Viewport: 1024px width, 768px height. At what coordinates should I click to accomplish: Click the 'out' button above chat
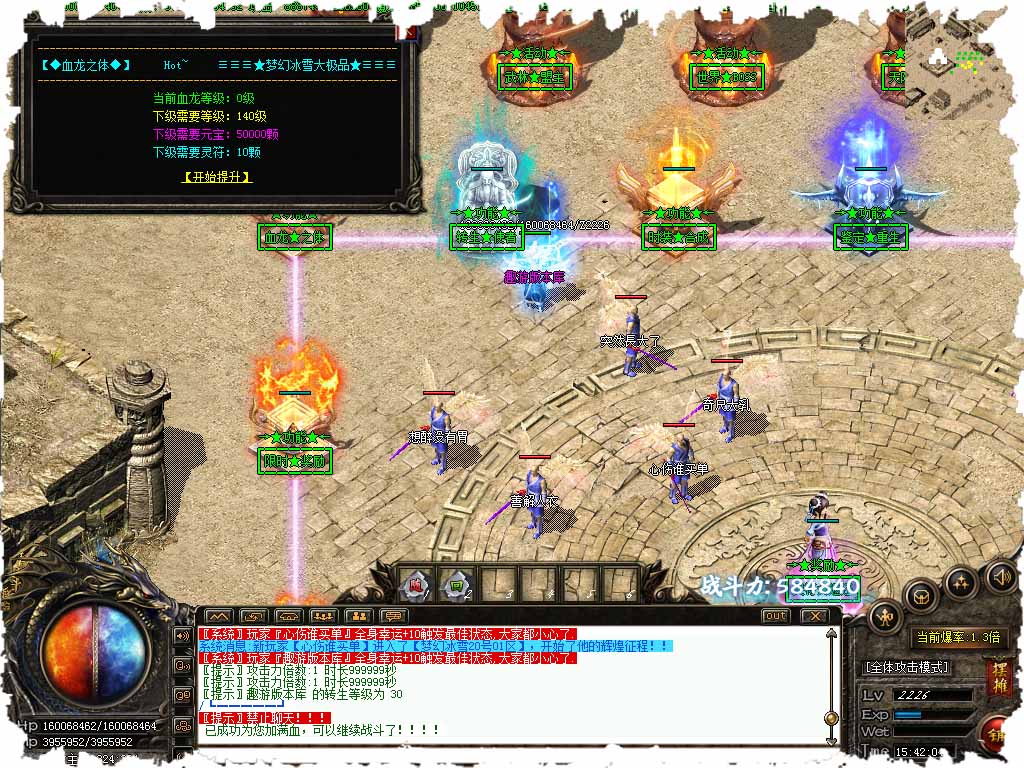pos(775,616)
